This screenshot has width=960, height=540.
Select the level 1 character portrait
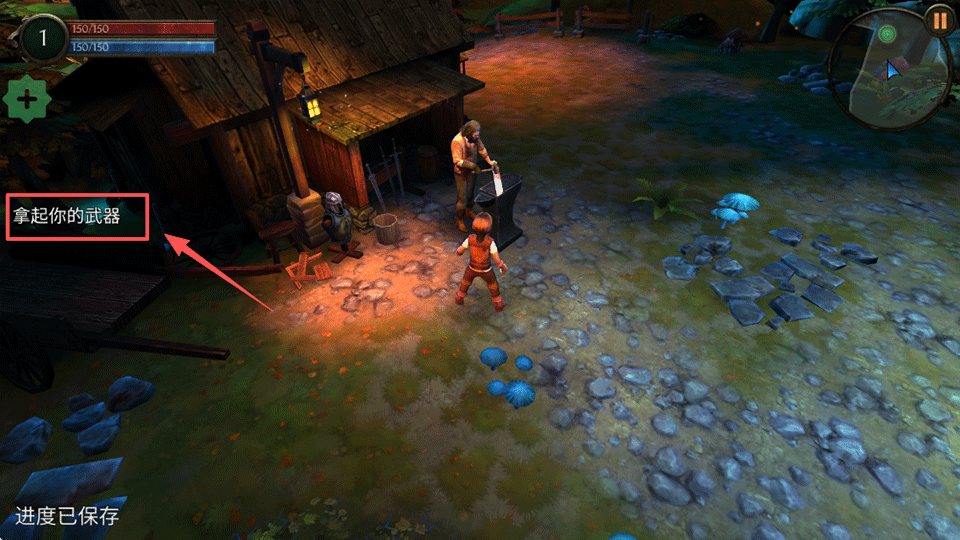tap(42, 39)
